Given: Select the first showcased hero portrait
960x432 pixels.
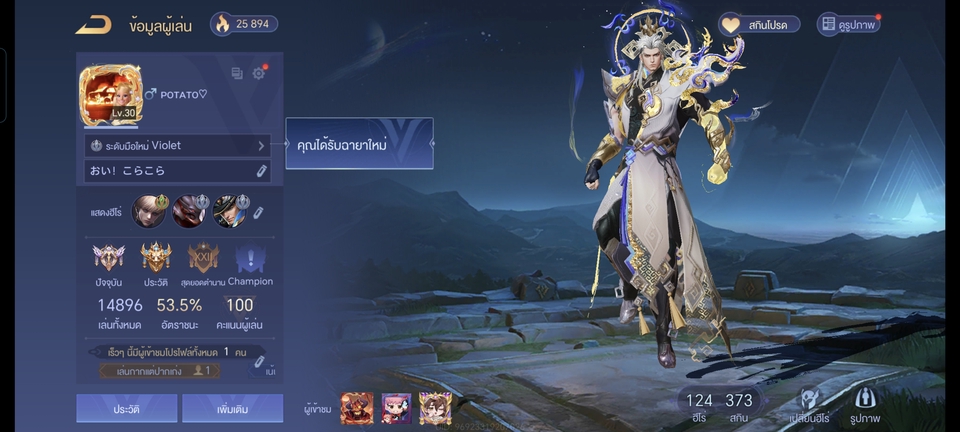Looking at the screenshot, I should [149, 211].
